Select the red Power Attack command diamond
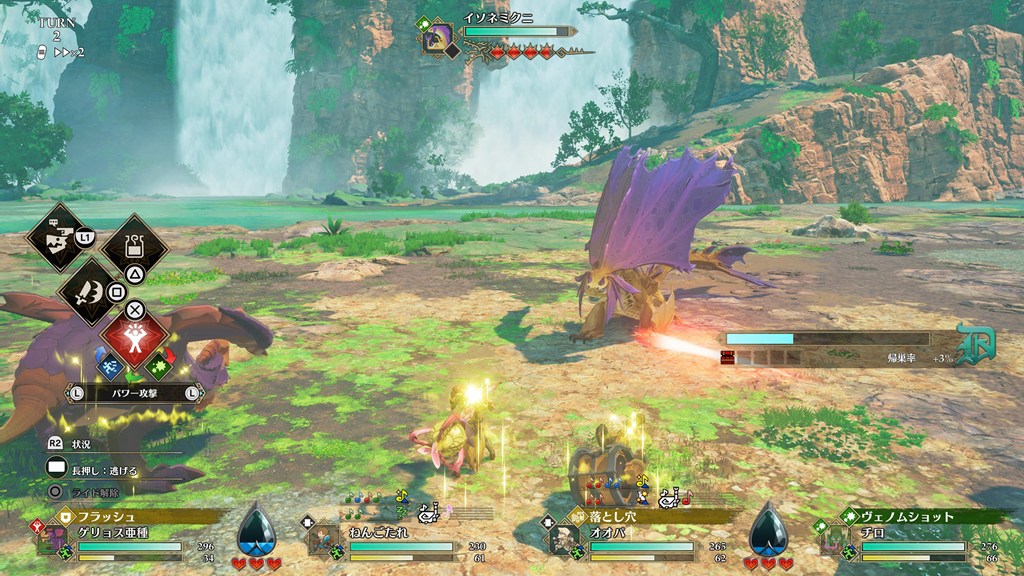This screenshot has height=576, width=1024. (x=134, y=338)
